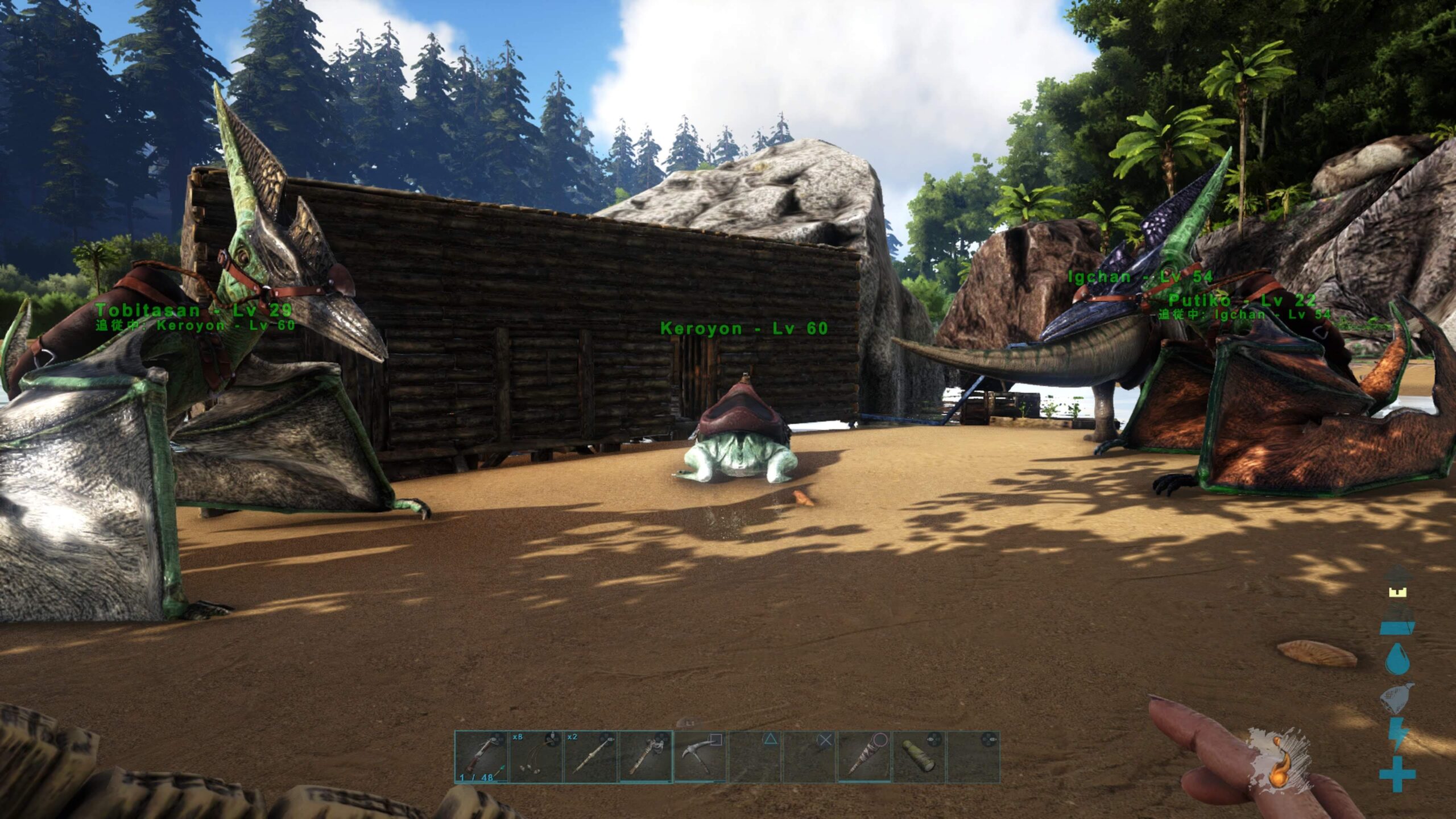1456x819 pixels.
Task: Choose the spear slot with two spears
Action: (590, 757)
